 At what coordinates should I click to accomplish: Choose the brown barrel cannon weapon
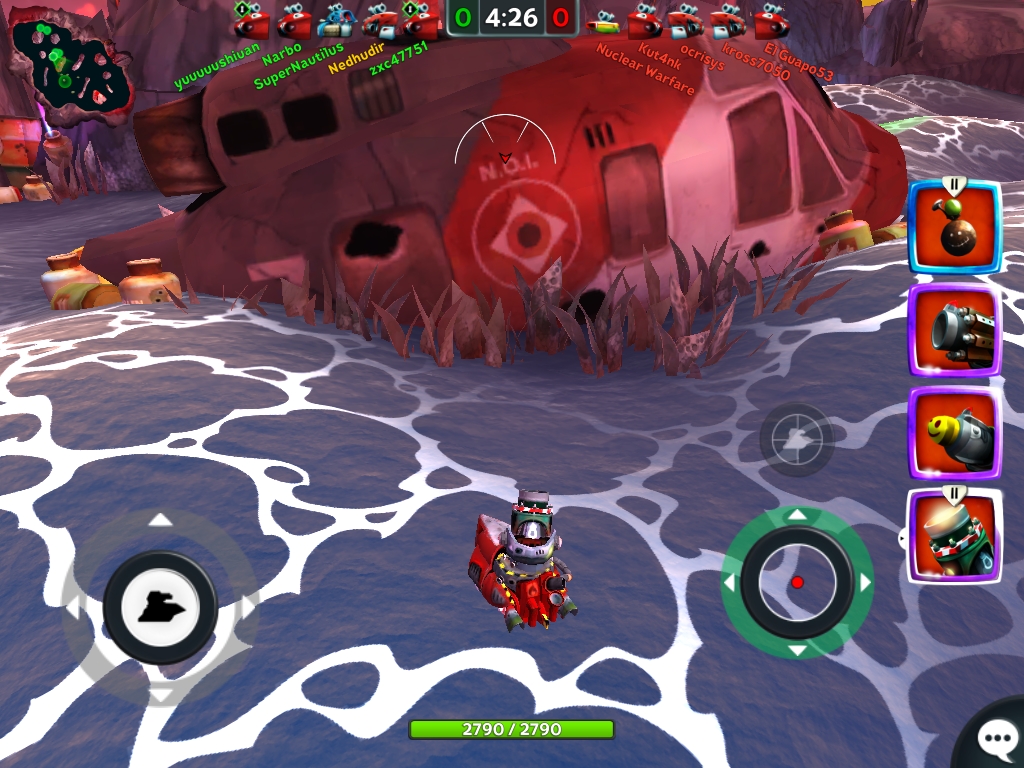(954, 330)
